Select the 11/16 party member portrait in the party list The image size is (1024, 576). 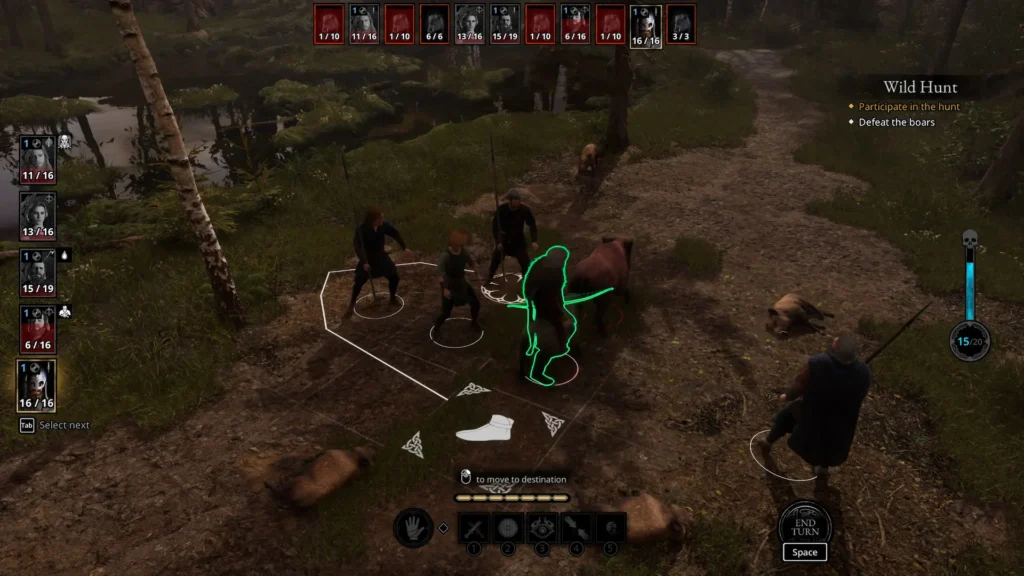click(x=37, y=160)
